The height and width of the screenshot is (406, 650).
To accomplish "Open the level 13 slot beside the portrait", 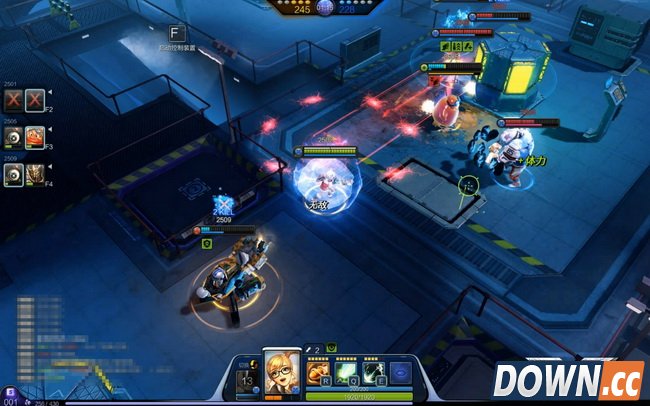I will (x=248, y=379).
